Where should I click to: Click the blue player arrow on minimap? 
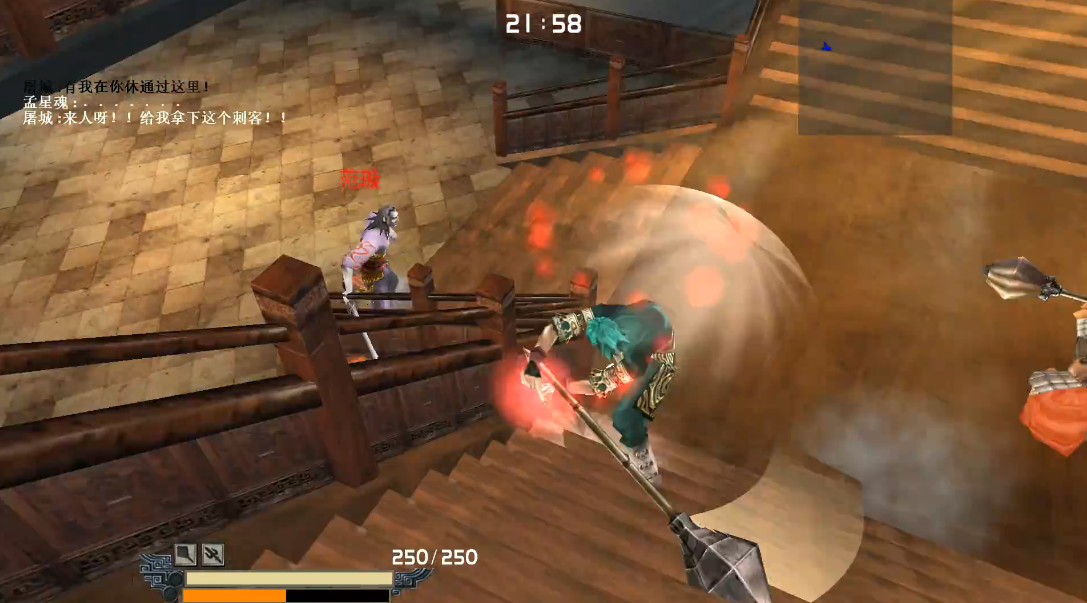[x=826, y=46]
